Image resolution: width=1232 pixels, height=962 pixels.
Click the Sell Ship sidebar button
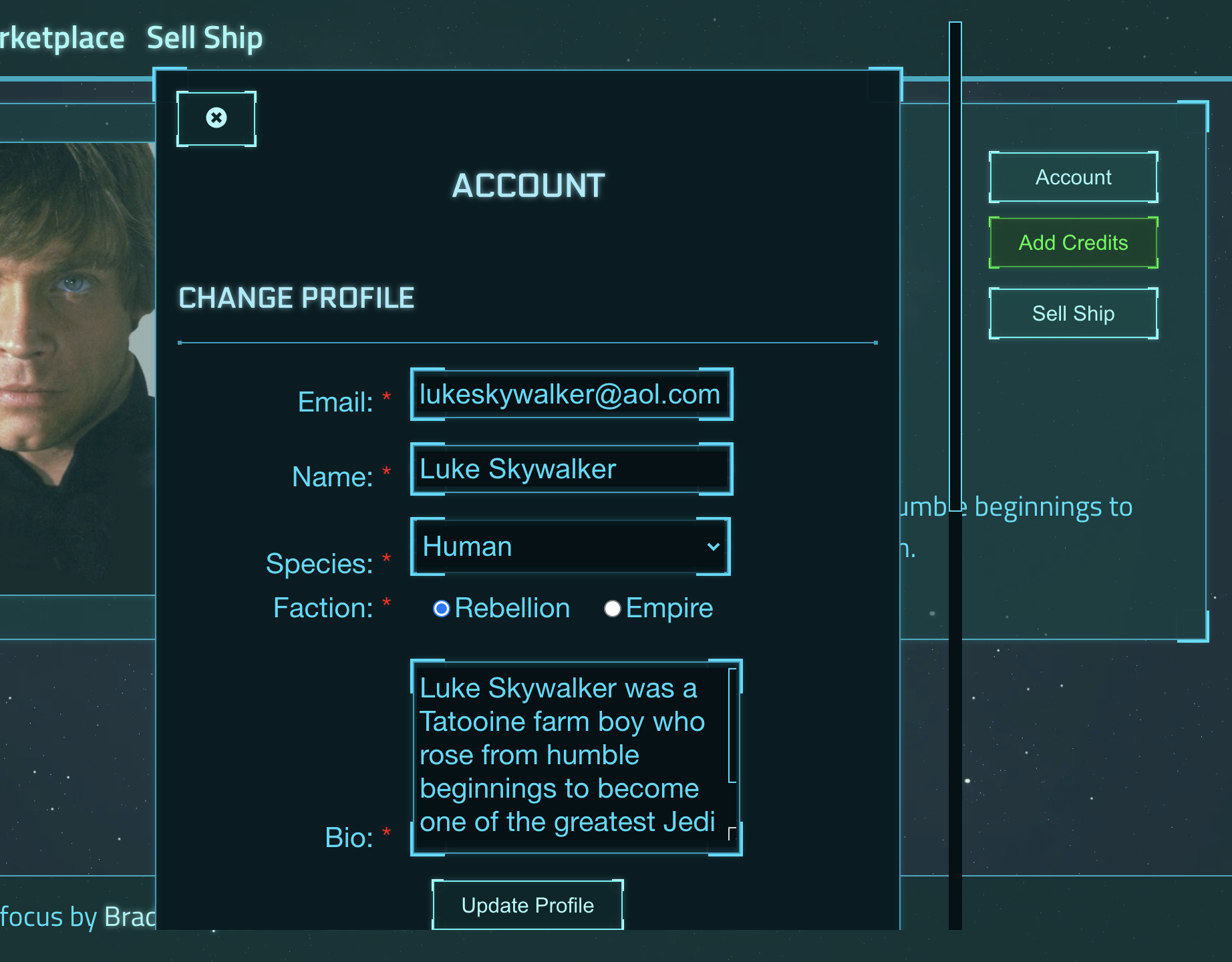1073,313
